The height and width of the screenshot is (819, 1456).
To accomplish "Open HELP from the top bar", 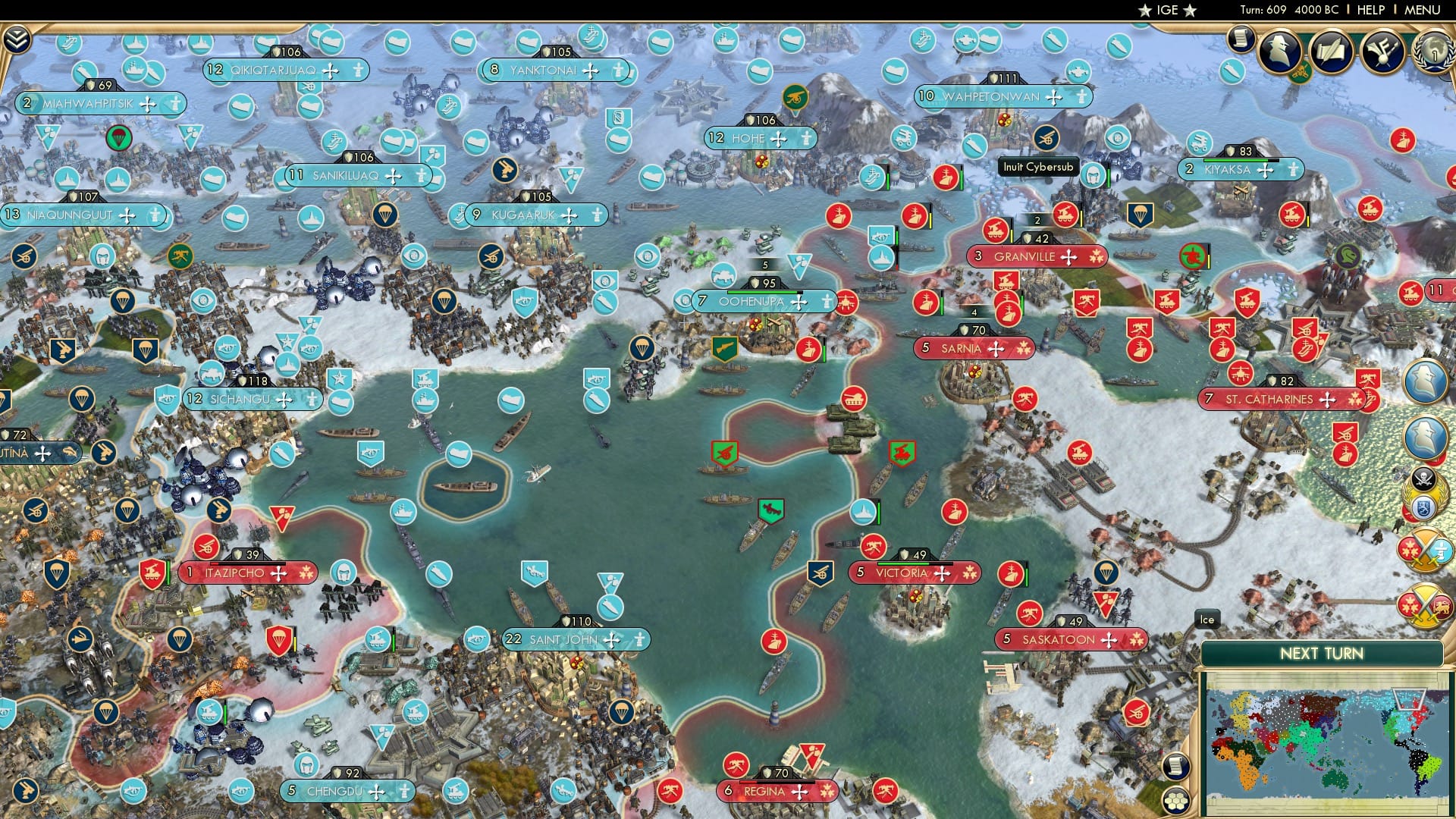I will click(x=1370, y=10).
